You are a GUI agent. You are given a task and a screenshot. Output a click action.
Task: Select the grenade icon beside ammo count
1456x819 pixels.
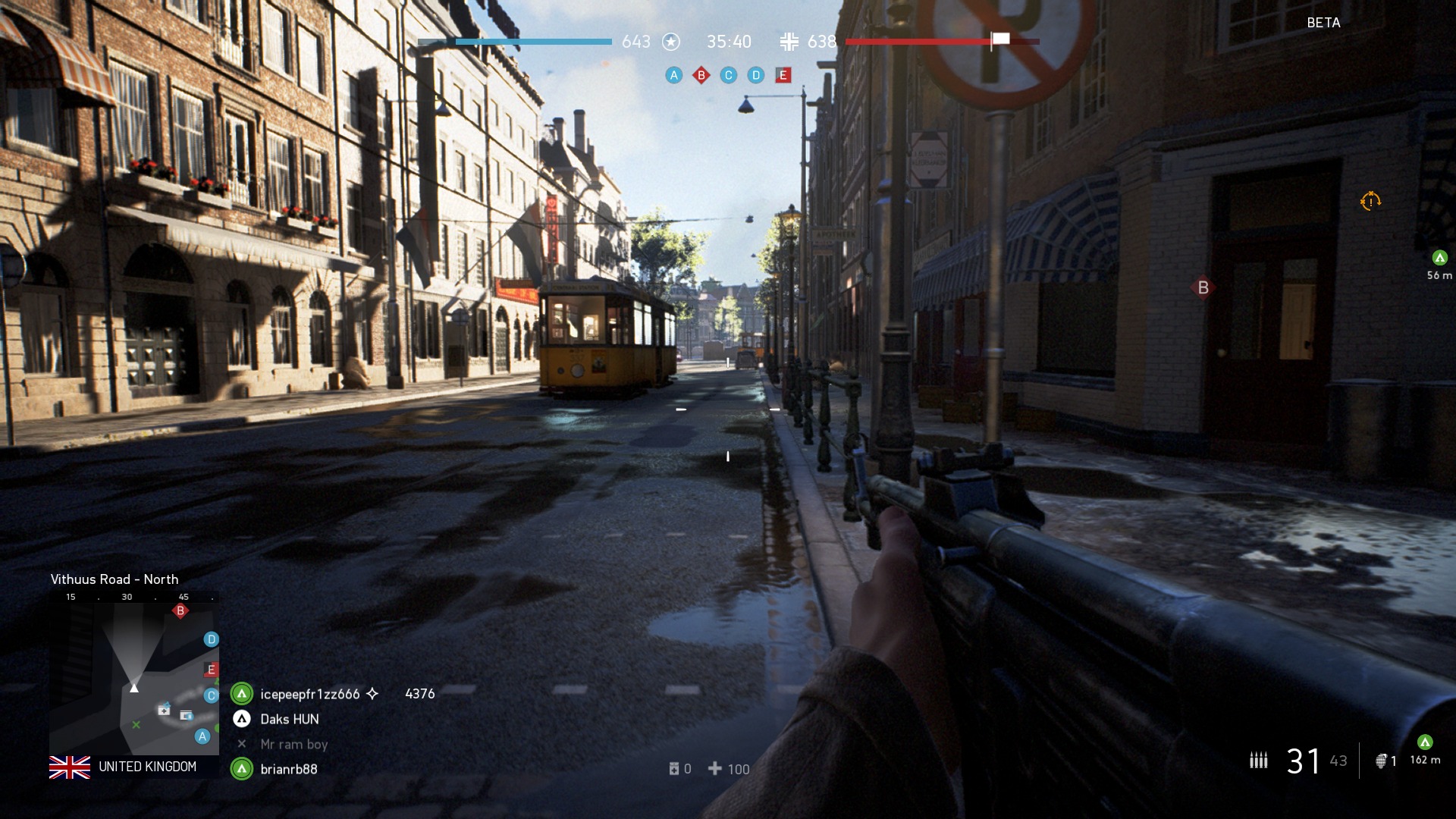(1382, 761)
